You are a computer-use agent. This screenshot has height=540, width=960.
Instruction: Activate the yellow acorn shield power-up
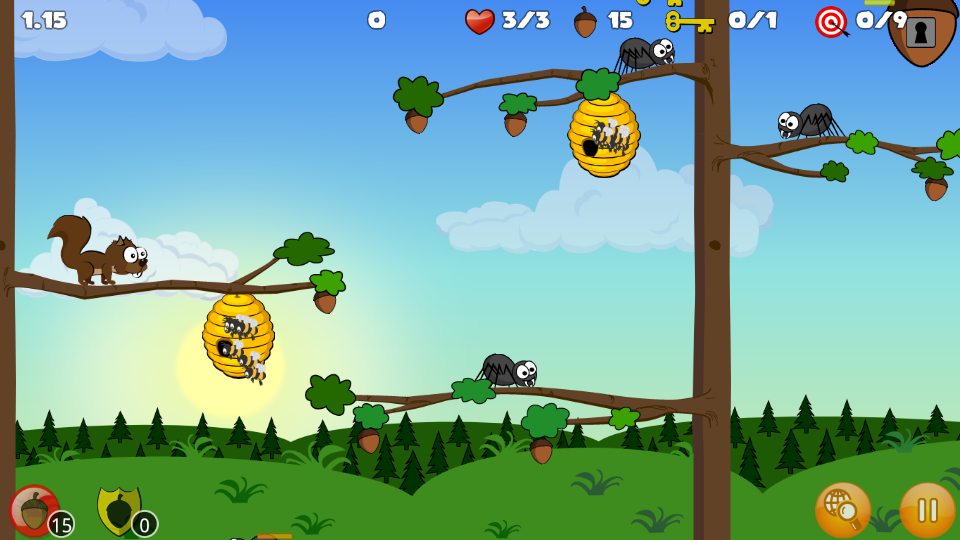(x=120, y=510)
